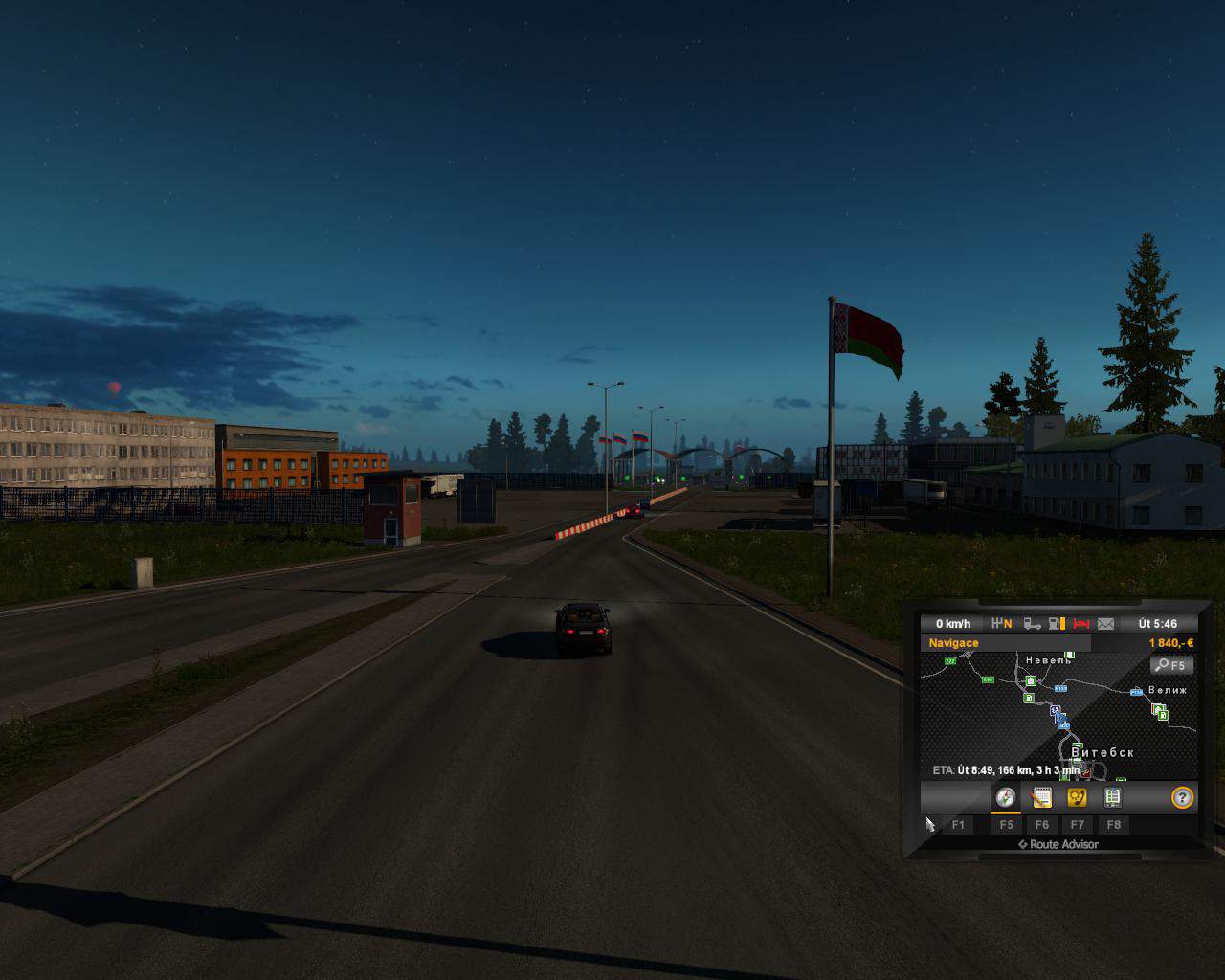Open the question mark help button
Image resolution: width=1225 pixels, height=980 pixels.
pyautogui.click(x=1183, y=797)
